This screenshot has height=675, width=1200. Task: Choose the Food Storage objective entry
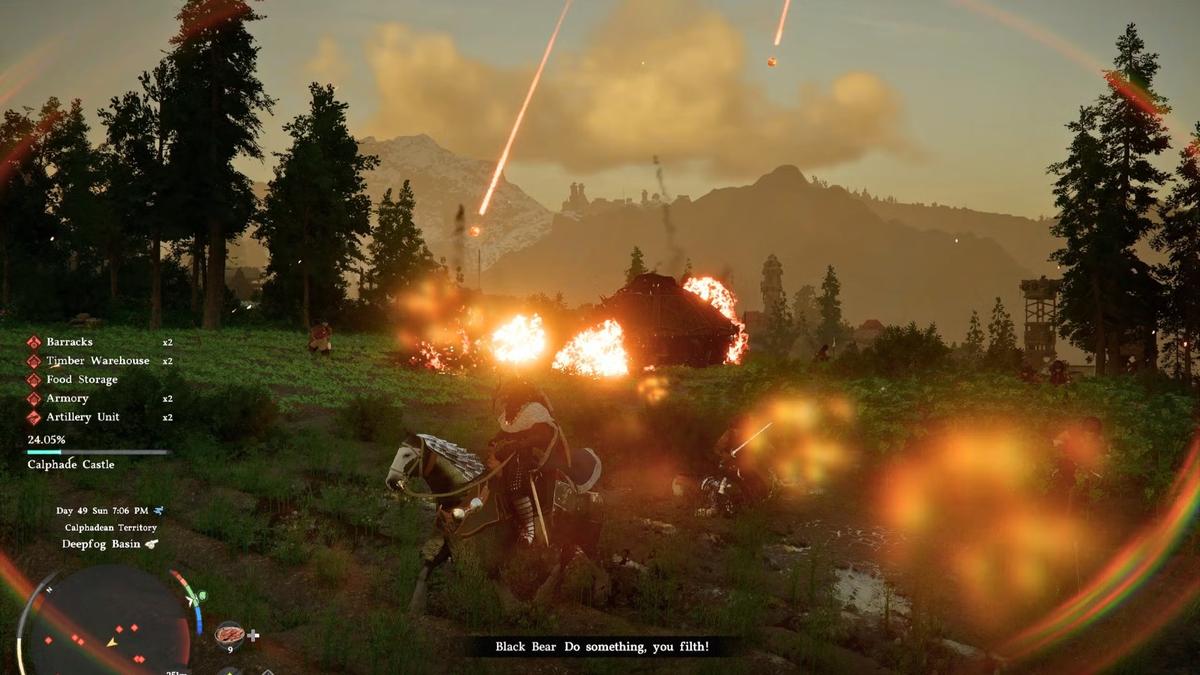pos(81,380)
